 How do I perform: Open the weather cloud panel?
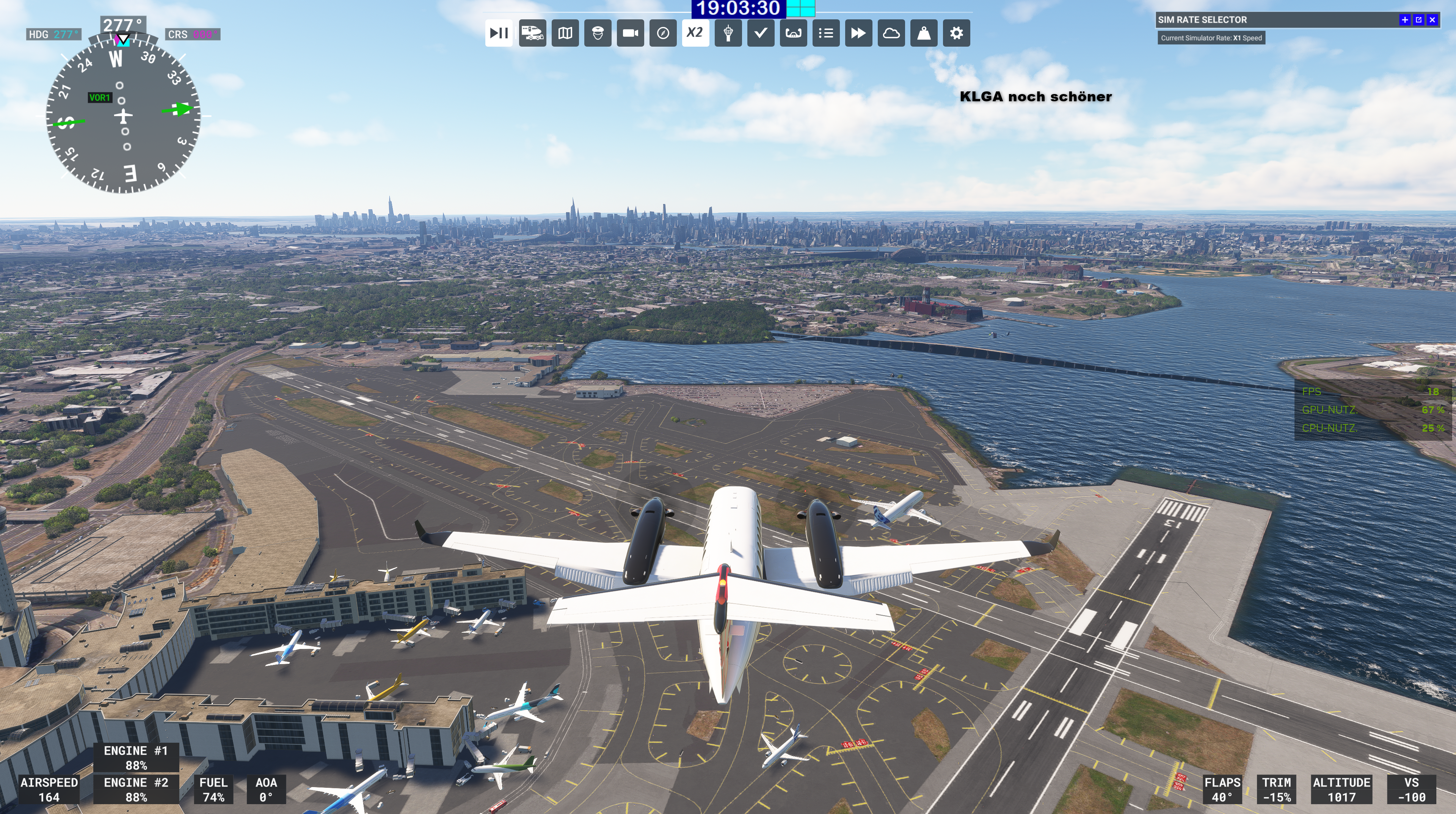891,33
